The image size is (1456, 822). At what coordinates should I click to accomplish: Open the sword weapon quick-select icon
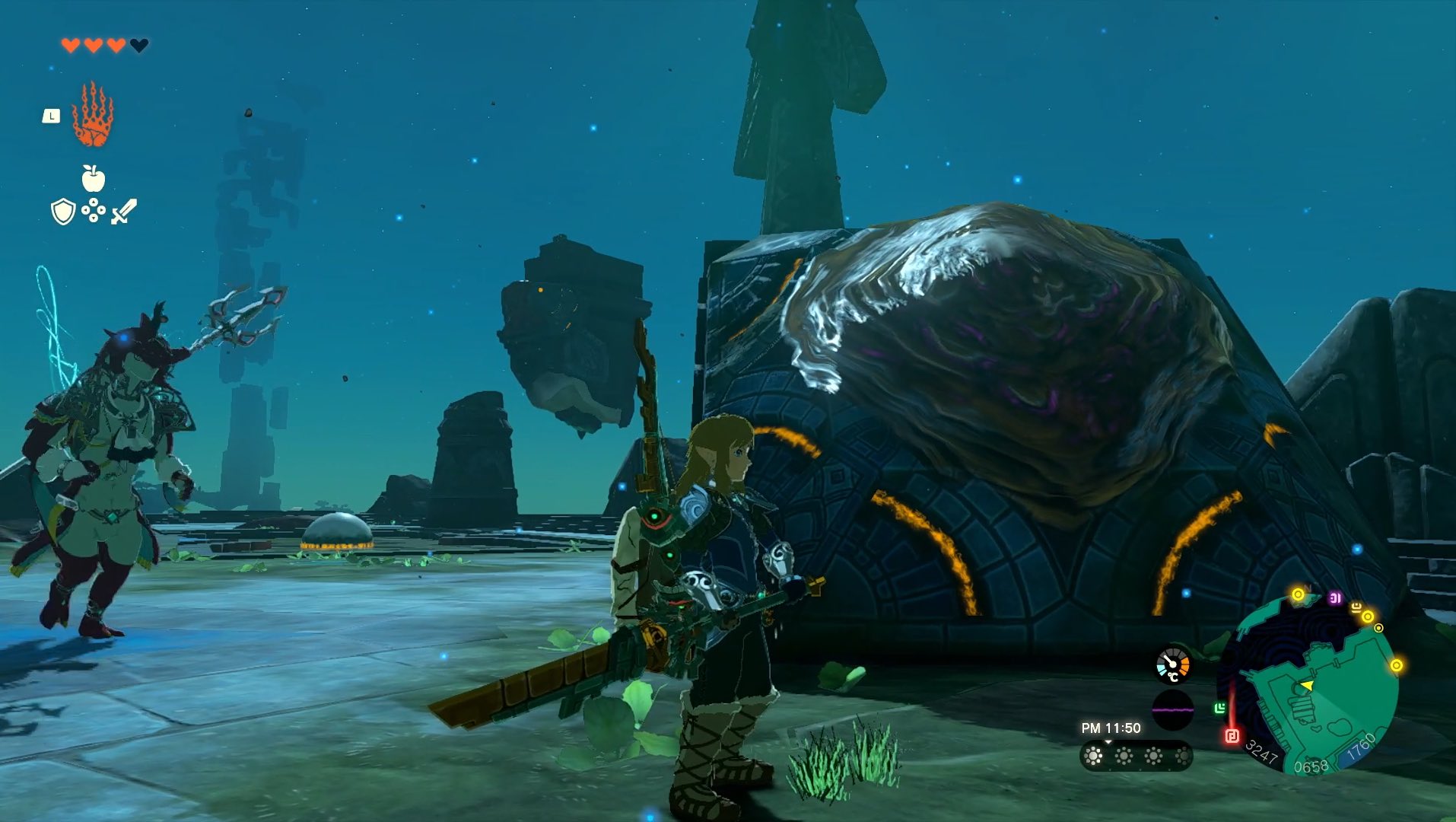(124, 212)
